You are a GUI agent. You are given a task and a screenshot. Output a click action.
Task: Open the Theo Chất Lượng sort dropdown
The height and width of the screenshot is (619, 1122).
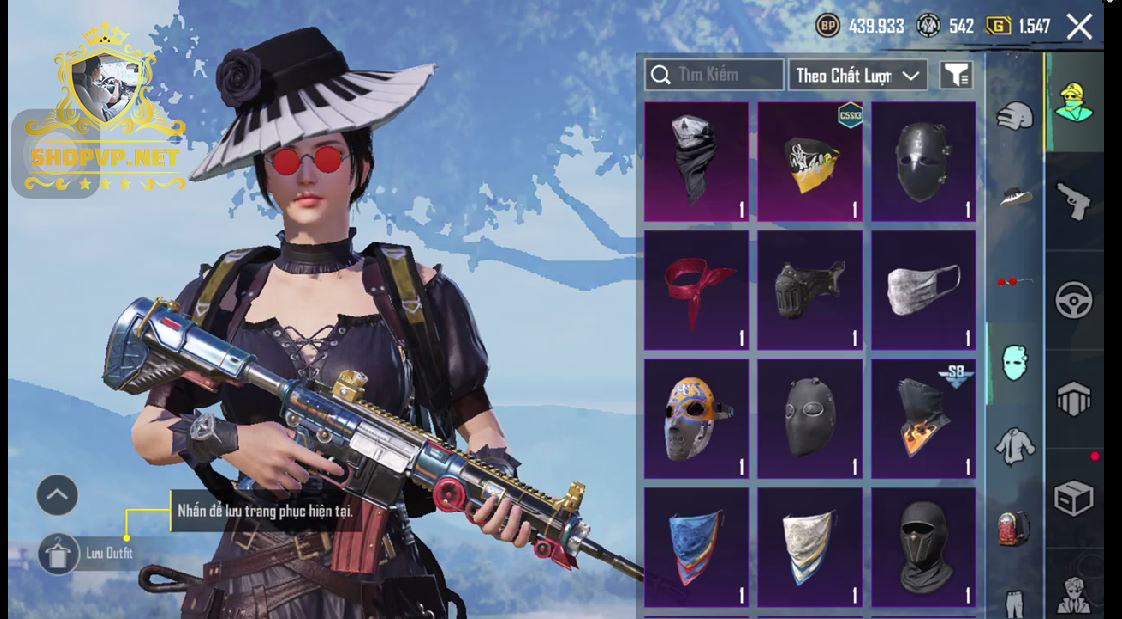click(x=857, y=75)
